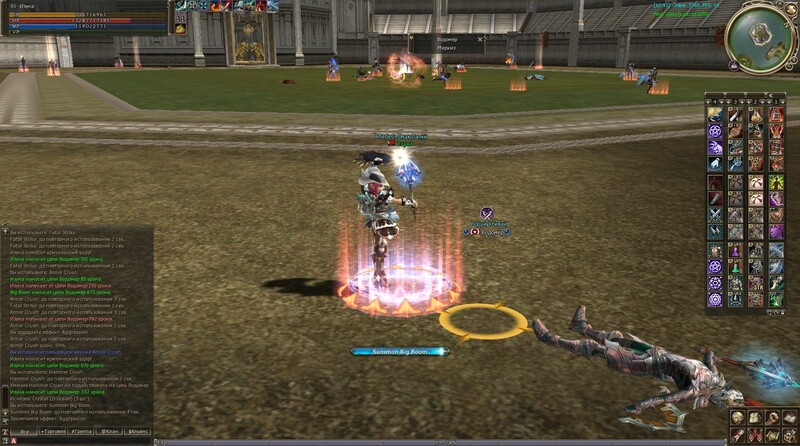Activate the green glowing figure skill slot
800x446 pixels.
pos(775,182)
